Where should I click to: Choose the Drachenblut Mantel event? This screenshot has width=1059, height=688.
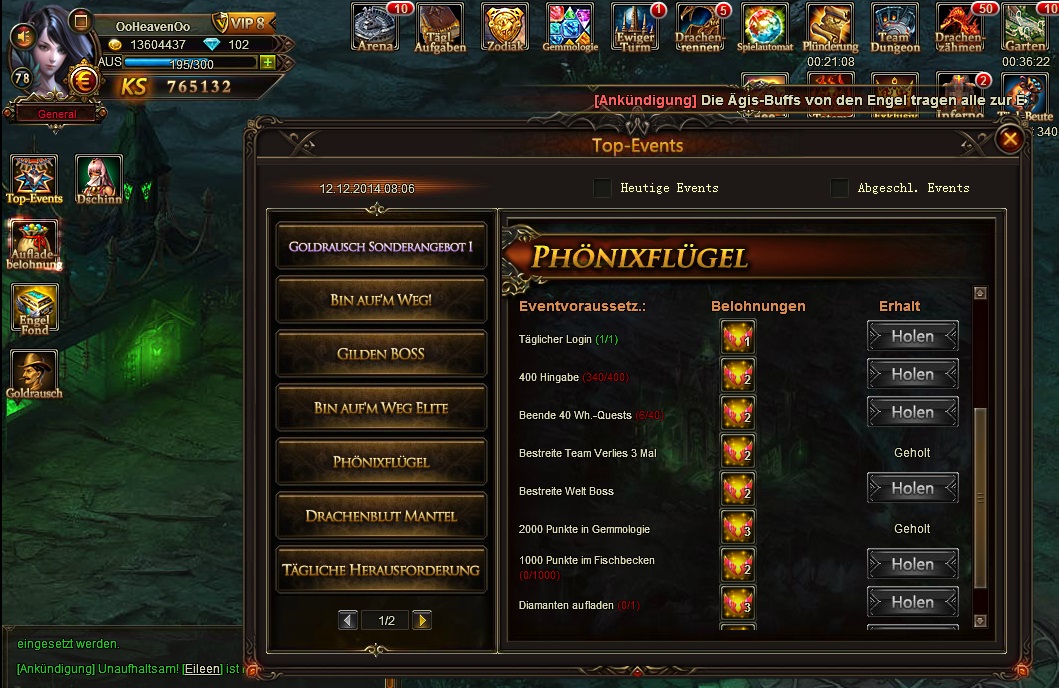tap(381, 516)
